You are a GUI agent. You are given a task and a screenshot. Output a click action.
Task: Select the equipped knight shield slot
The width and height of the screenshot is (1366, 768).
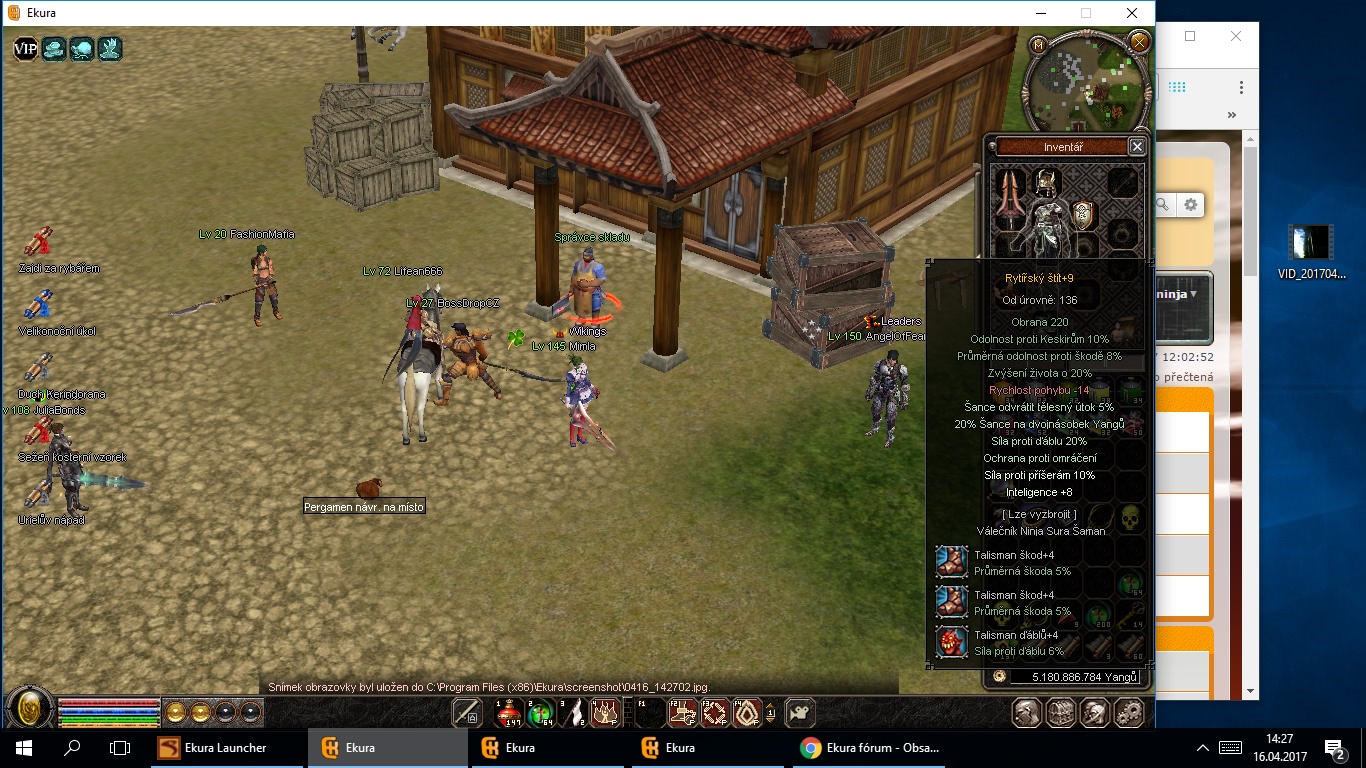(x=1082, y=213)
